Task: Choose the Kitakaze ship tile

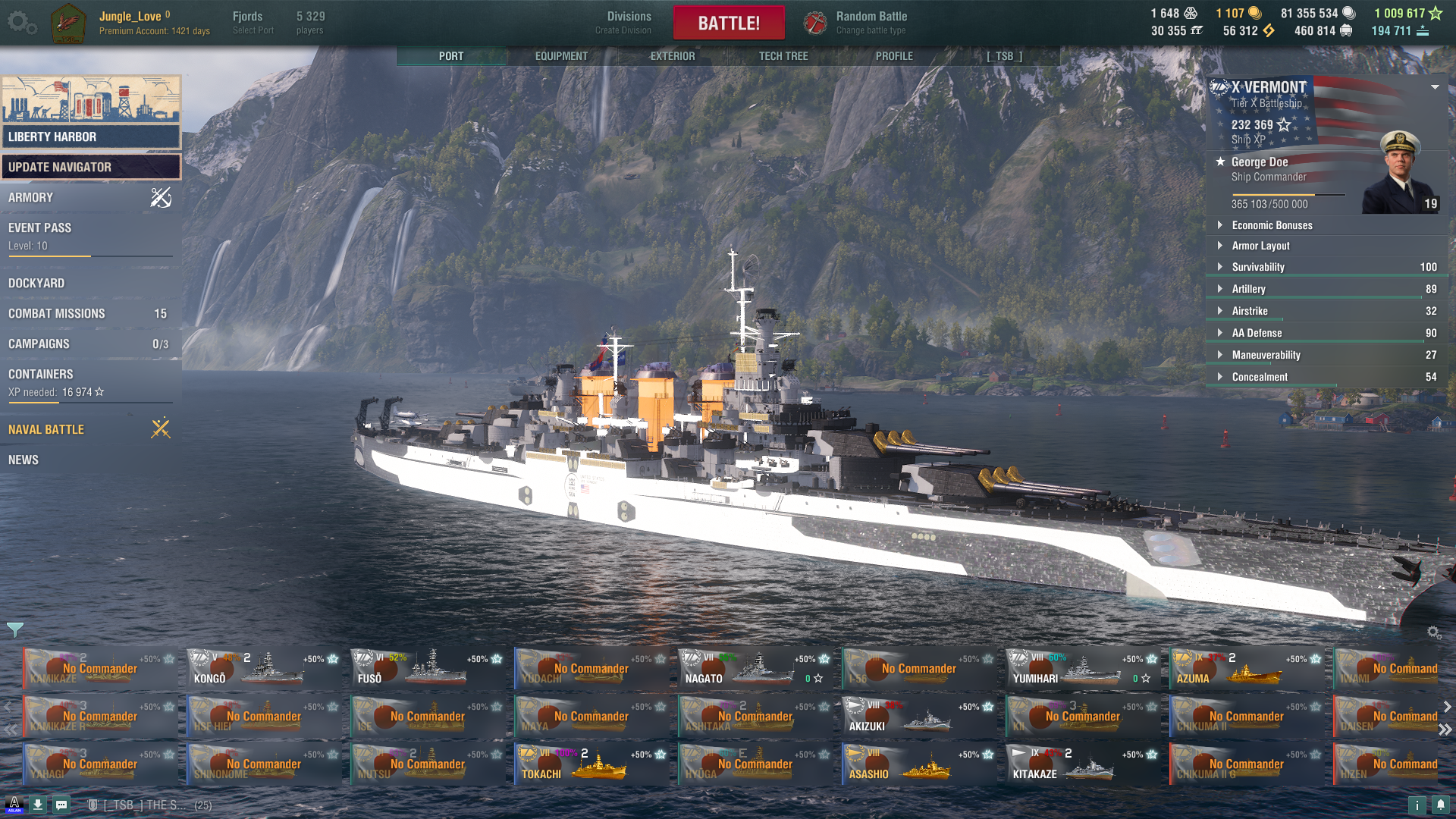Action: click(x=1083, y=764)
